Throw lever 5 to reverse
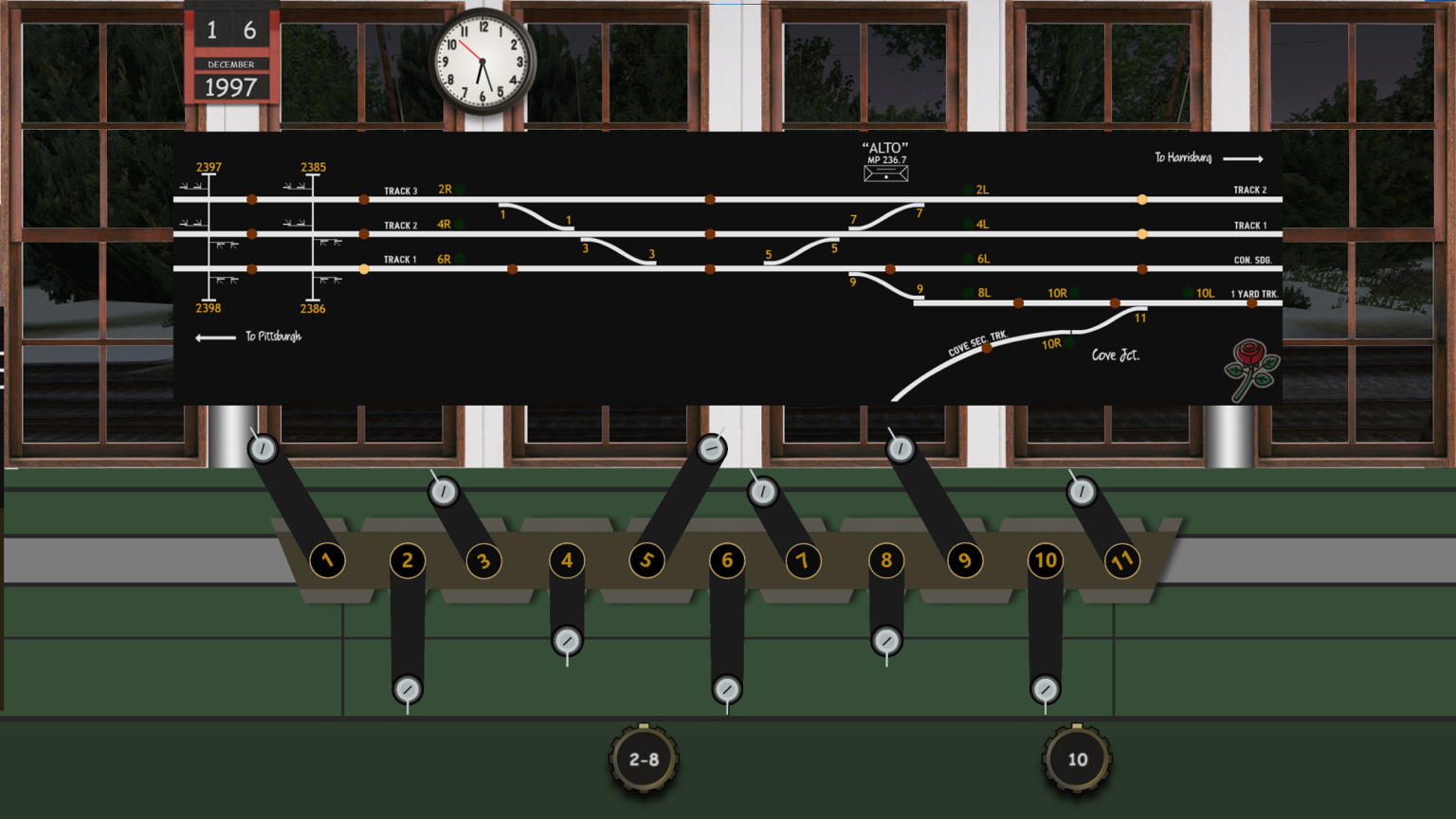Viewport: 1456px width, 819px height. [x=646, y=560]
